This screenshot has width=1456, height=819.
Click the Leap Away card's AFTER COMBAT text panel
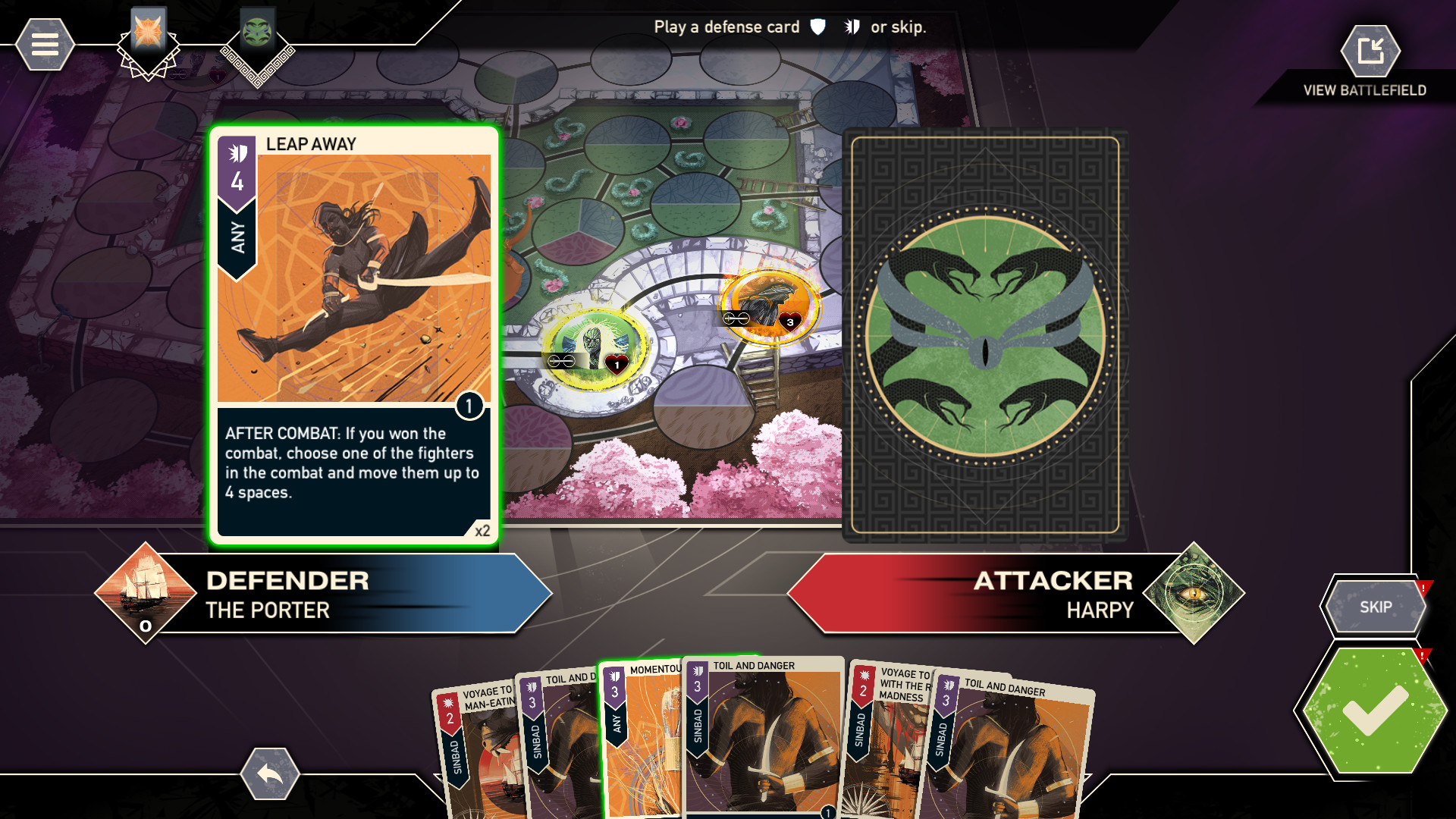(352, 470)
